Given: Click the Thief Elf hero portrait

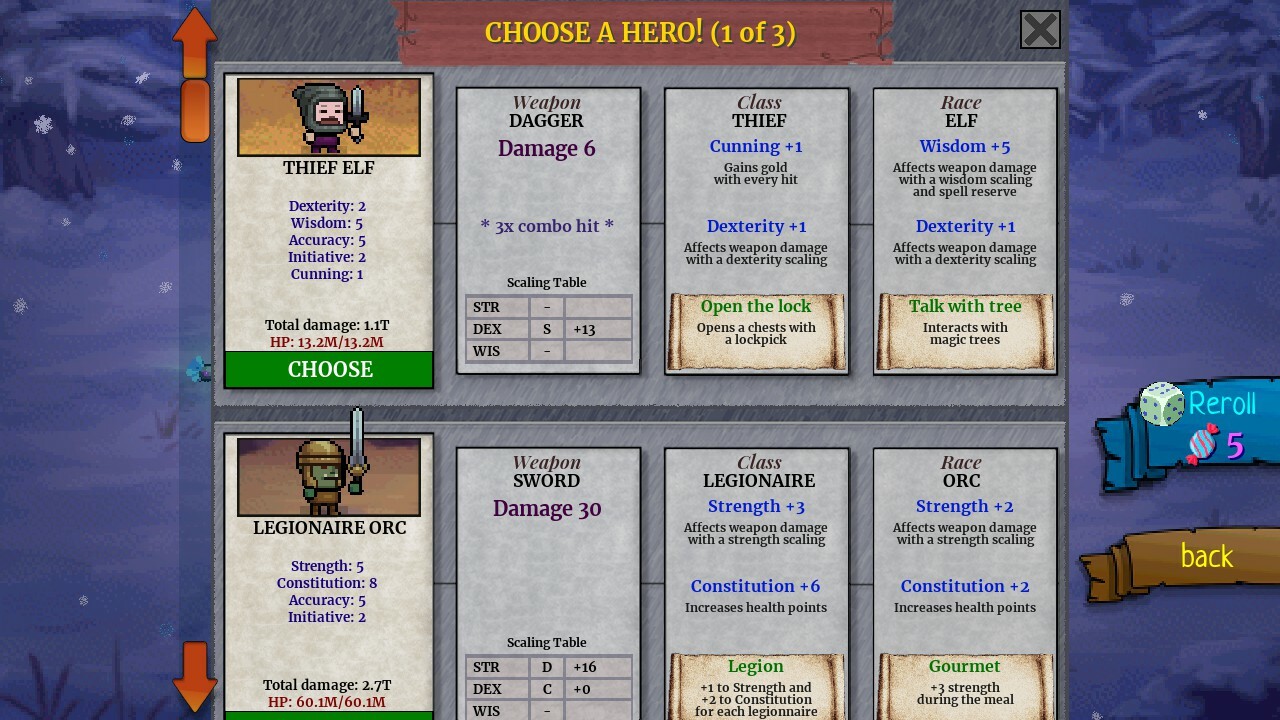Looking at the screenshot, I should (x=328, y=116).
